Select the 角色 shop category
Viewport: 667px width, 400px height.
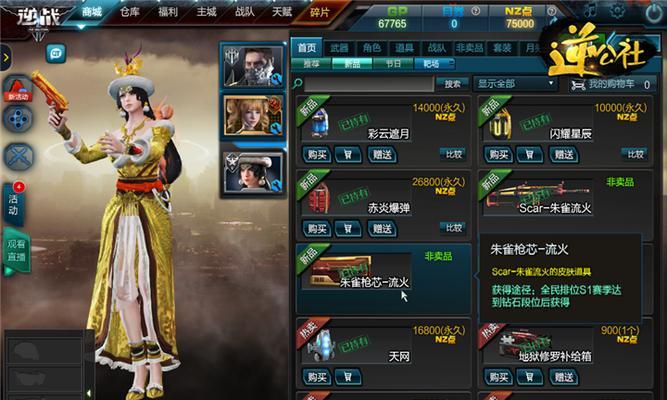[372, 47]
